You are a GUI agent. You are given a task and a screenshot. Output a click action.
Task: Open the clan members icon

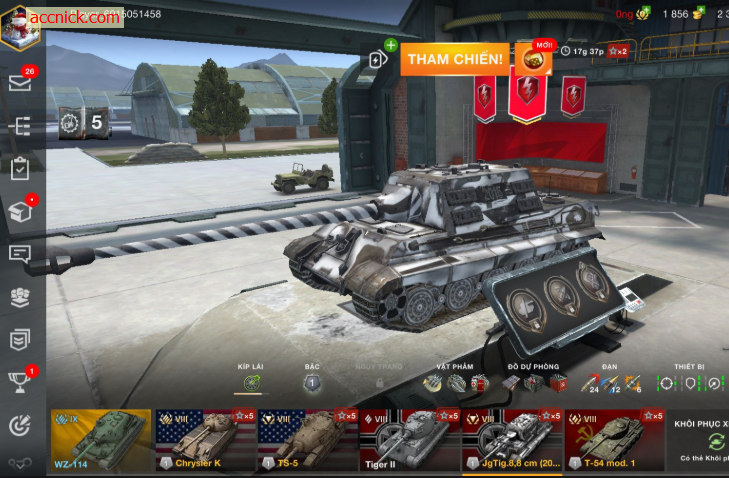20,297
